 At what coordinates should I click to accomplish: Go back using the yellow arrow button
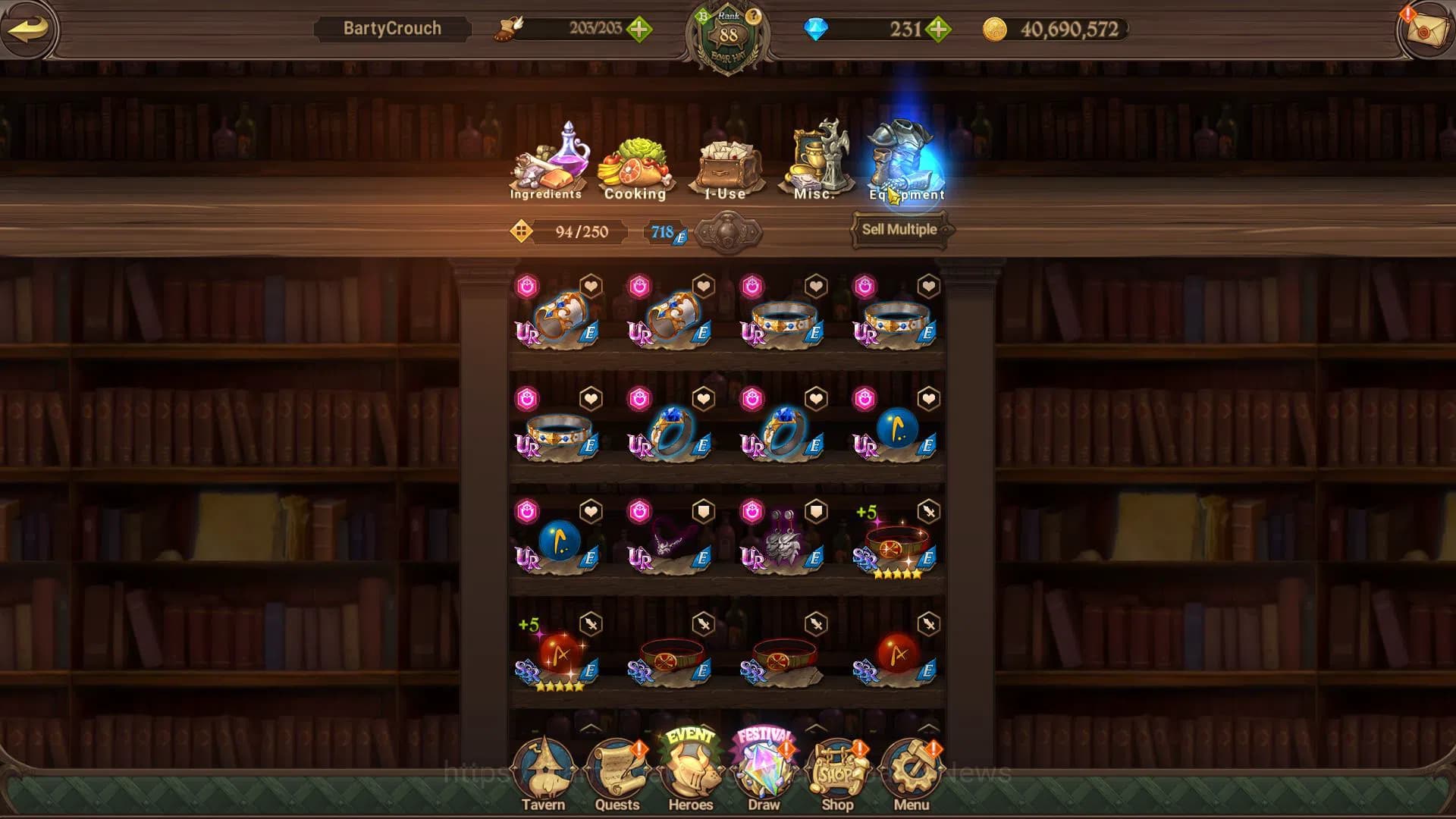pos(29,30)
